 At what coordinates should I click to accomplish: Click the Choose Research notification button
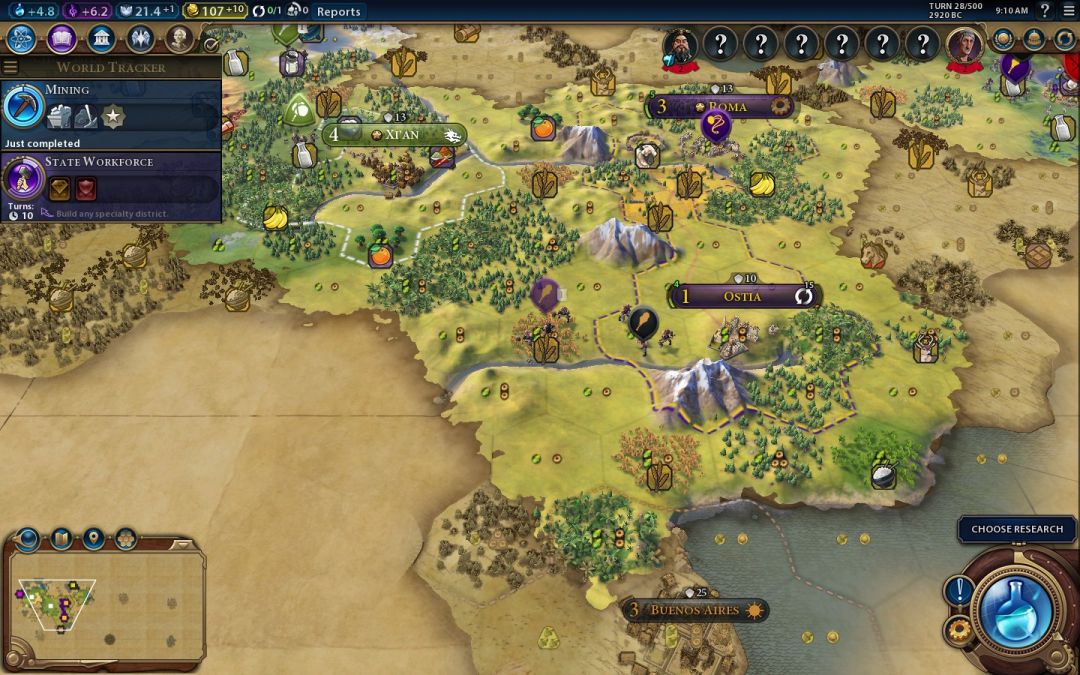pos(1016,529)
